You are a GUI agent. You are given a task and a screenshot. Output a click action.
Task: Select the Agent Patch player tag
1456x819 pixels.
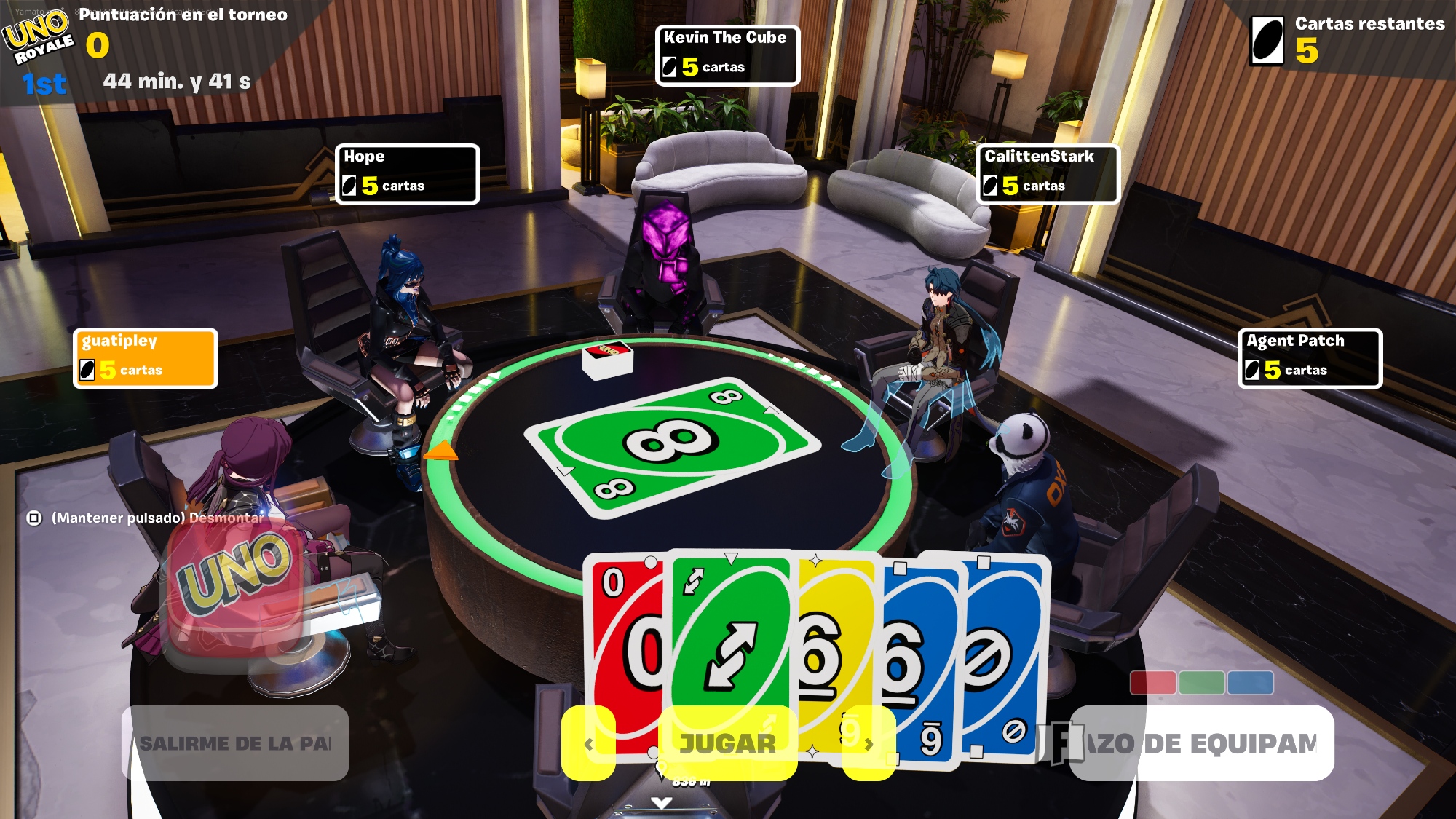click(1309, 358)
